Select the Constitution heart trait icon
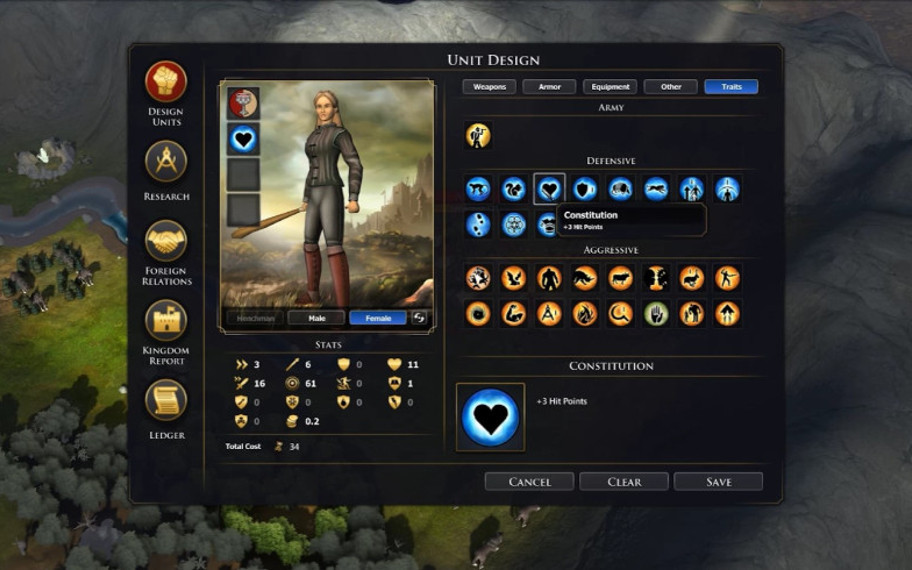Screen dimensions: 912x570 click(549, 189)
